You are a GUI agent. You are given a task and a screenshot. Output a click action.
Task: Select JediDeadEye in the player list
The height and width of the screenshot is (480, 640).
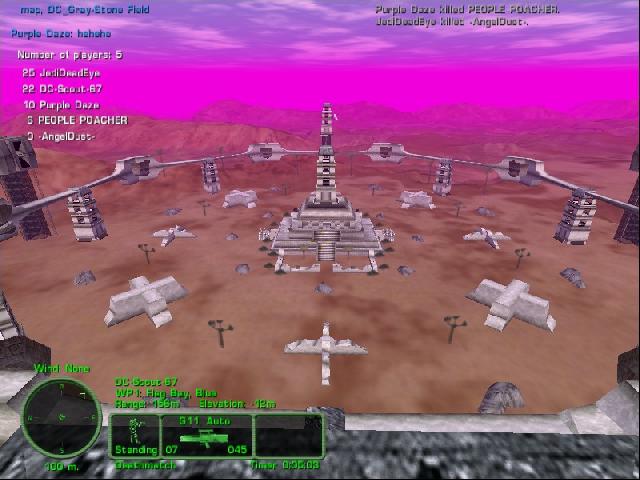click(68, 73)
